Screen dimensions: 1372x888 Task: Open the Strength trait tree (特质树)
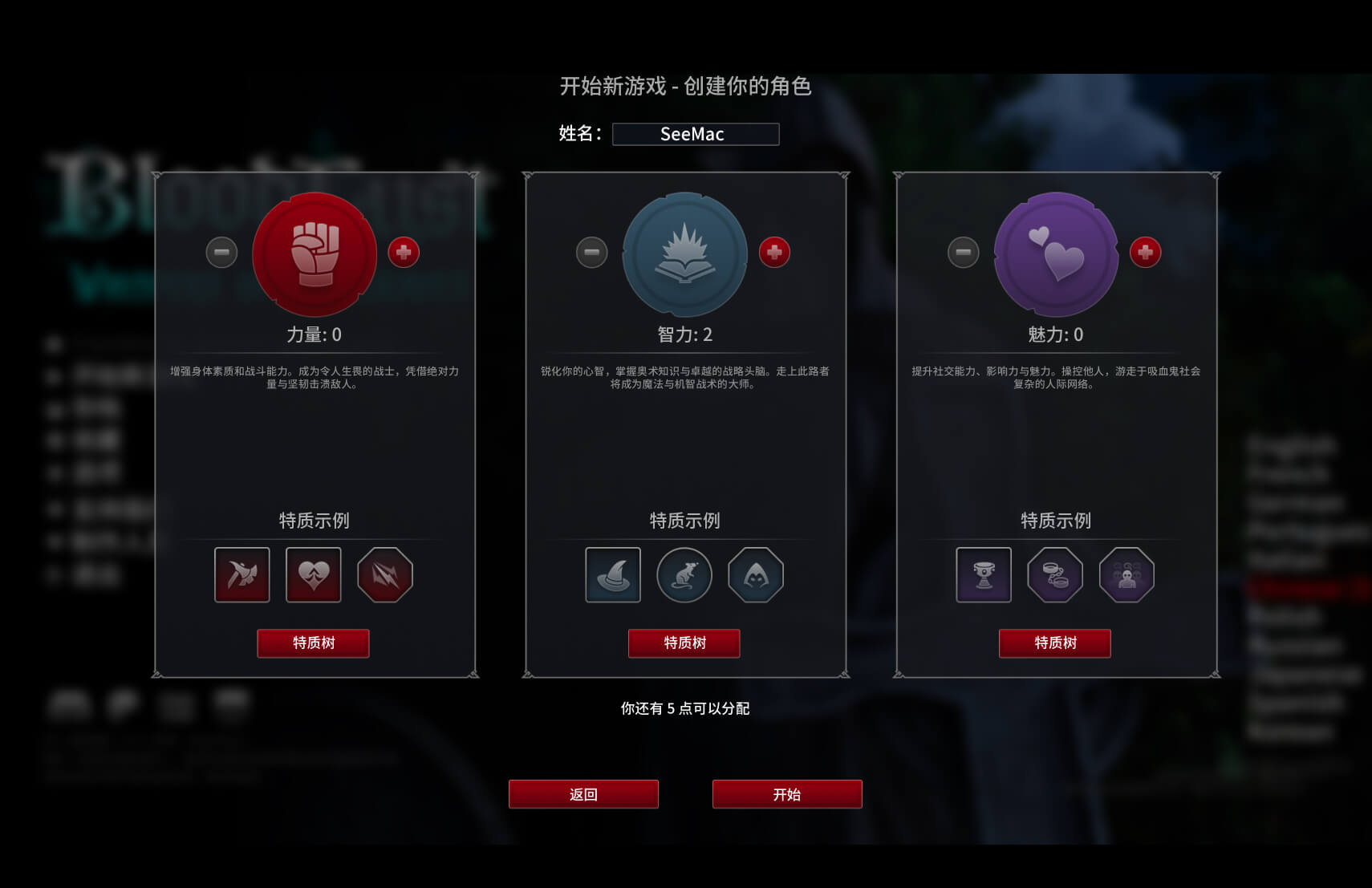pyautogui.click(x=313, y=643)
